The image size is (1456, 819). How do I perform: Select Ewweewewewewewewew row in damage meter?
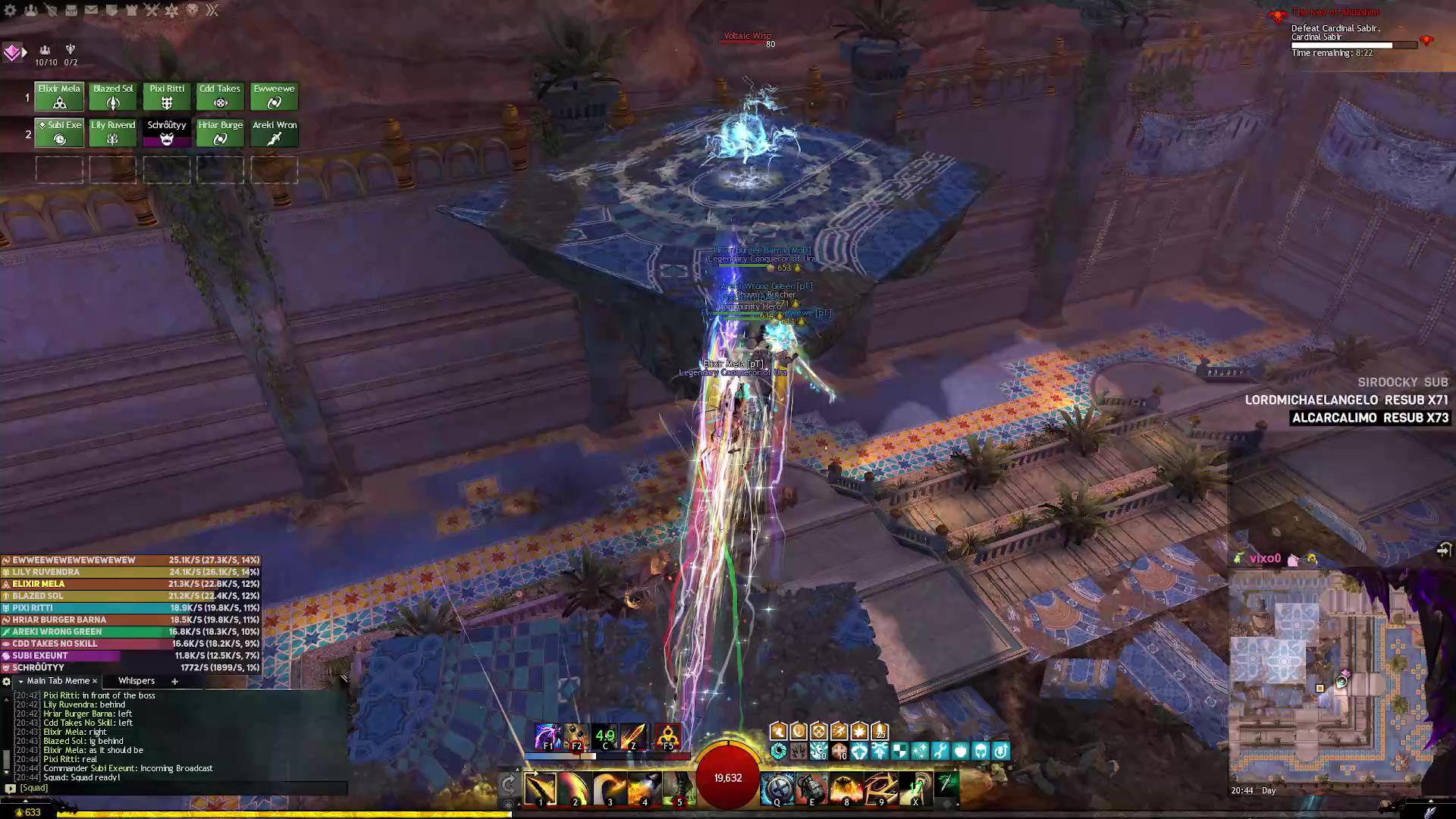(x=130, y=560)
